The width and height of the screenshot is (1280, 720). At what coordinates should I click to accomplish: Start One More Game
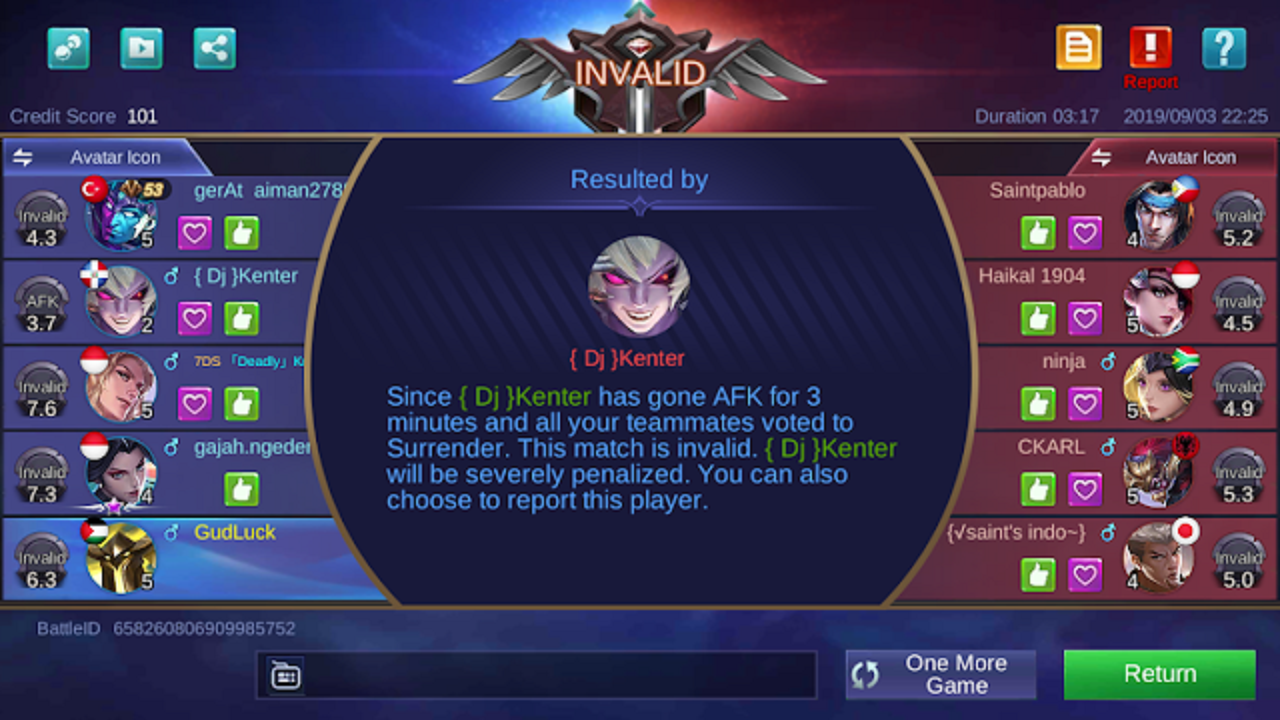point(938,673)
